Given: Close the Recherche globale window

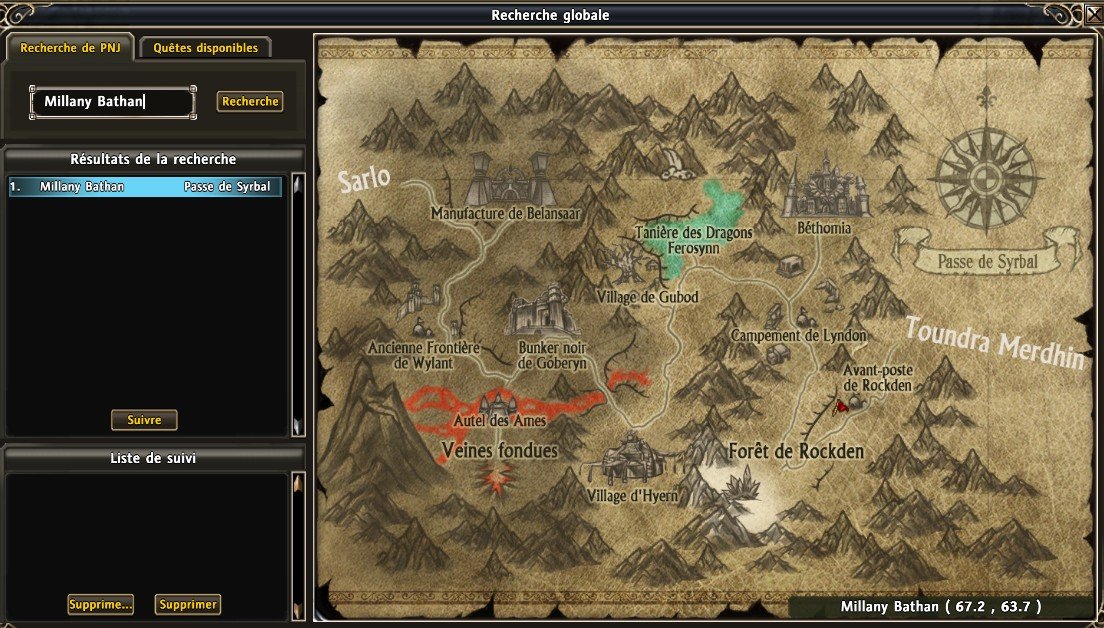Looking at the screenshot, I should pyautogui.click(x=1093, y=15).
